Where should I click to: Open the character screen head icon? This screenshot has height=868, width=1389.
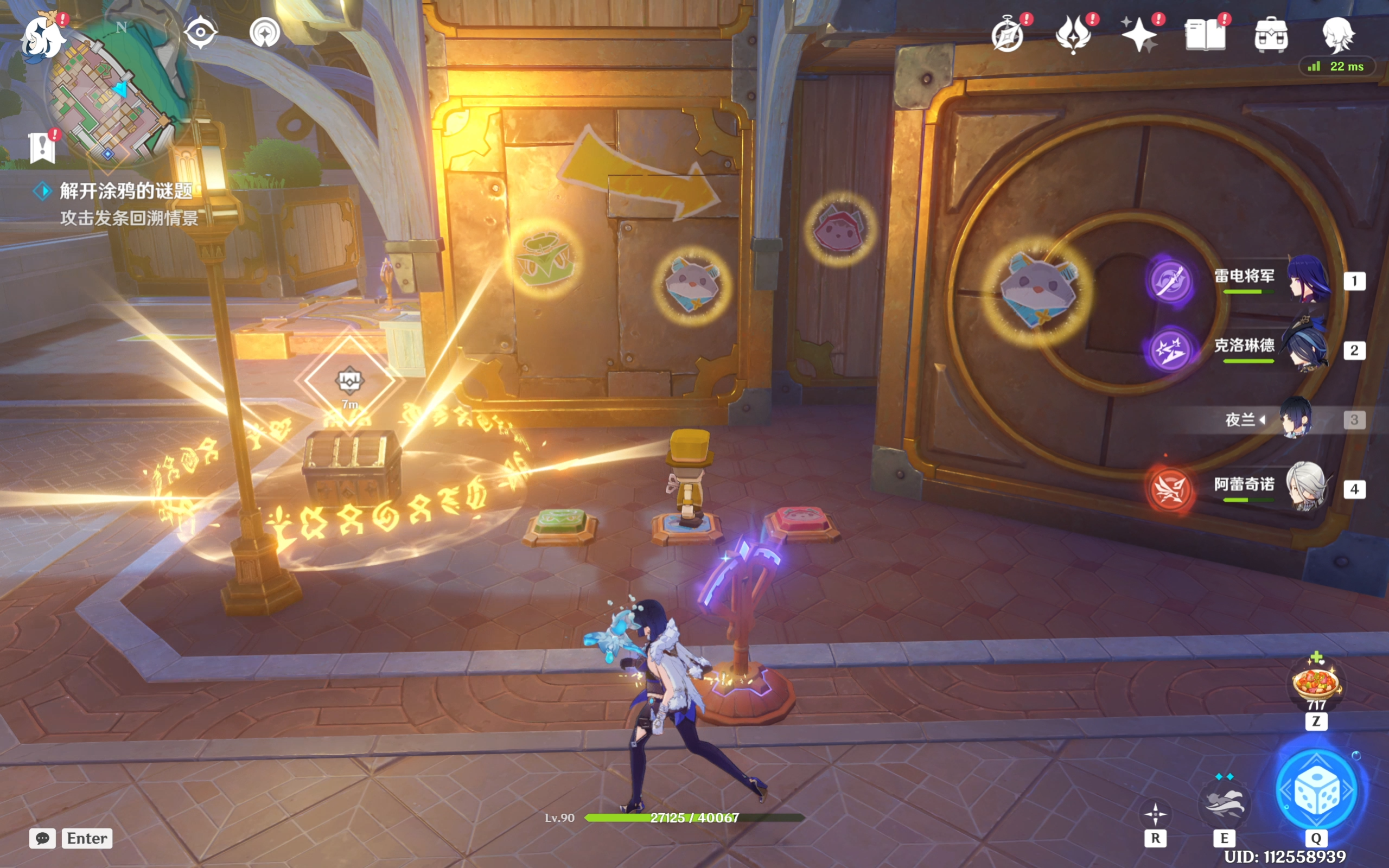coord(1339,34)
